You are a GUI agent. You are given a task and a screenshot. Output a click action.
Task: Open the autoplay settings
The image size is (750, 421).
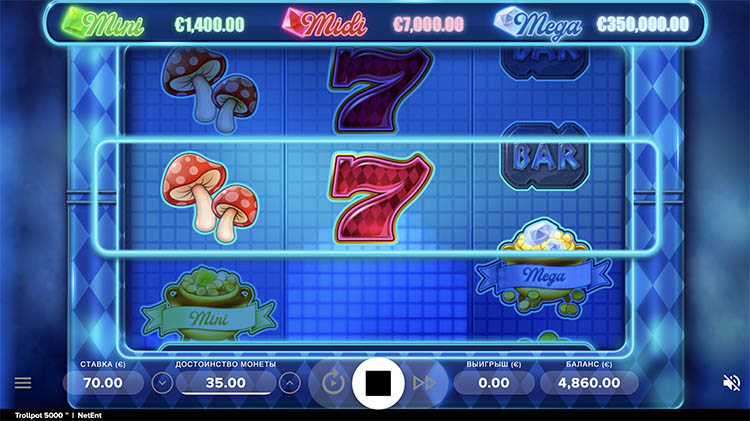(x=333, y=382)
